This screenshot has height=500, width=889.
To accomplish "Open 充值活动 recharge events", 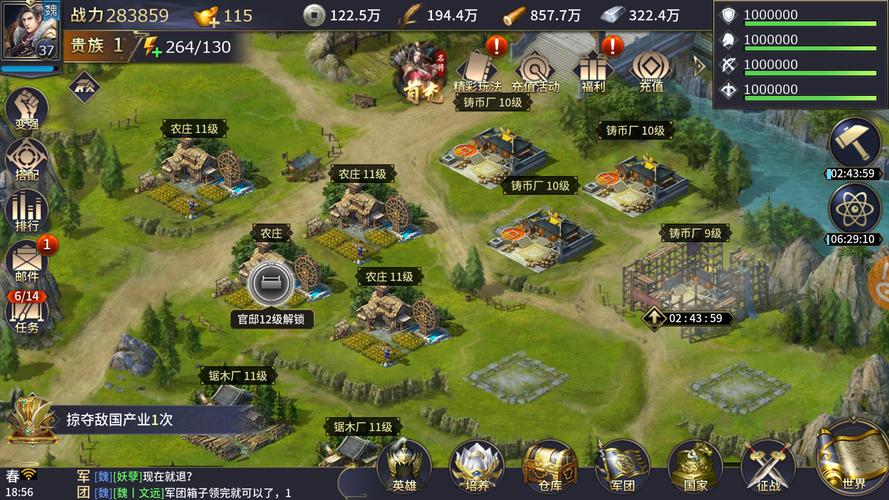I will (x=535, y=68).
